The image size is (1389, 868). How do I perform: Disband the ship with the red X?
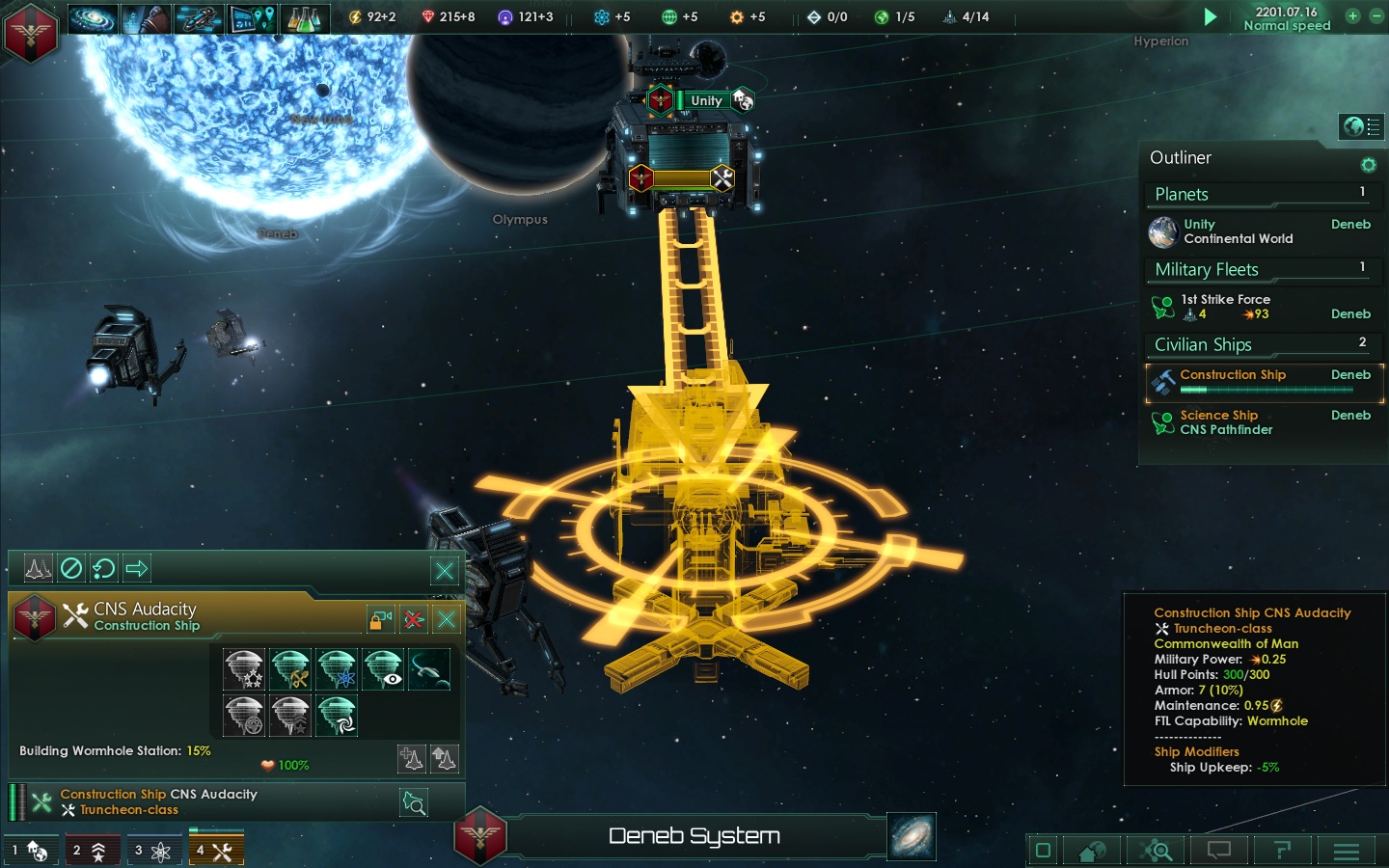(x=414, y=619)
